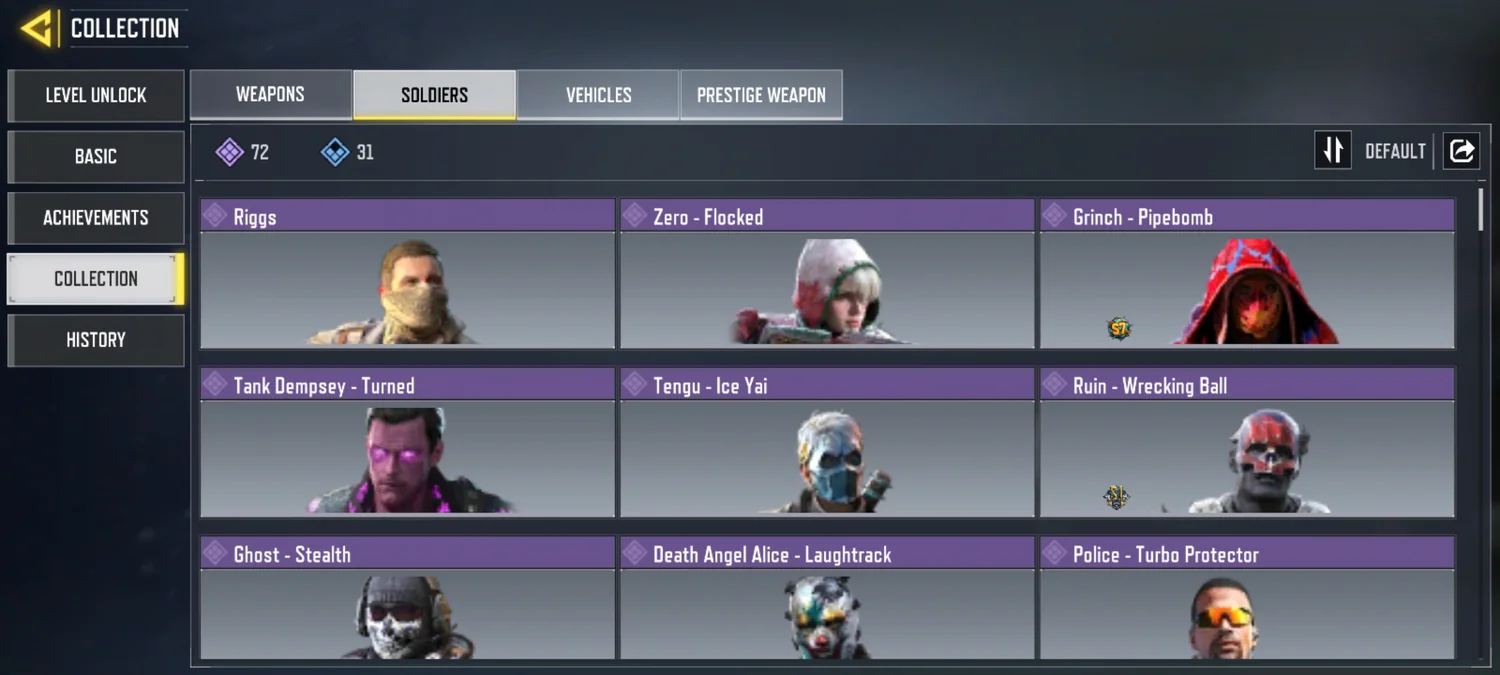Select the Riggs soldier card

(x=407, y=274)
